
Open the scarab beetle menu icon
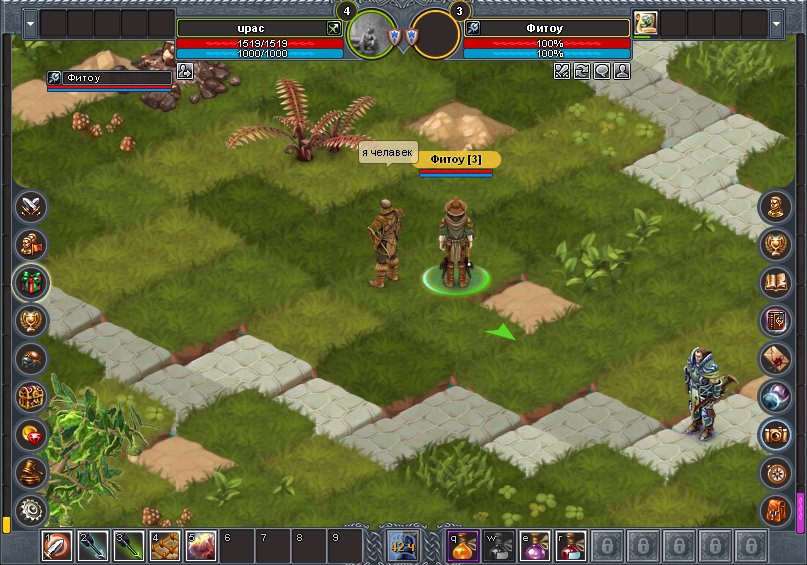point(32,358)
